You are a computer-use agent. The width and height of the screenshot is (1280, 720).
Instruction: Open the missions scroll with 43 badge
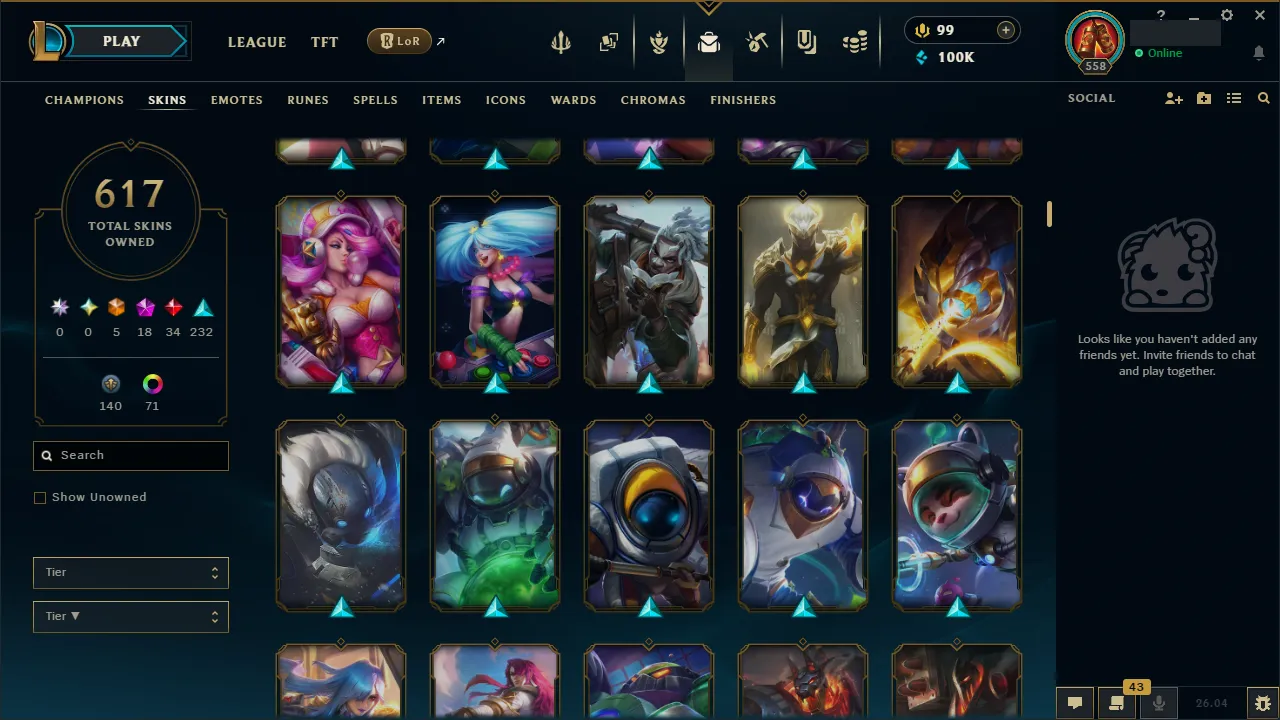[1115, 703]
